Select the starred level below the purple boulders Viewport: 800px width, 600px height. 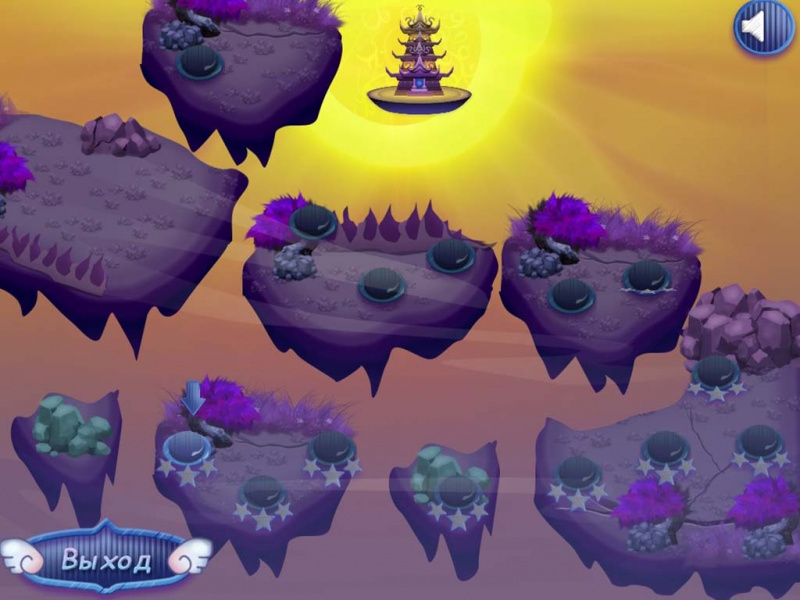pos(716,371)
